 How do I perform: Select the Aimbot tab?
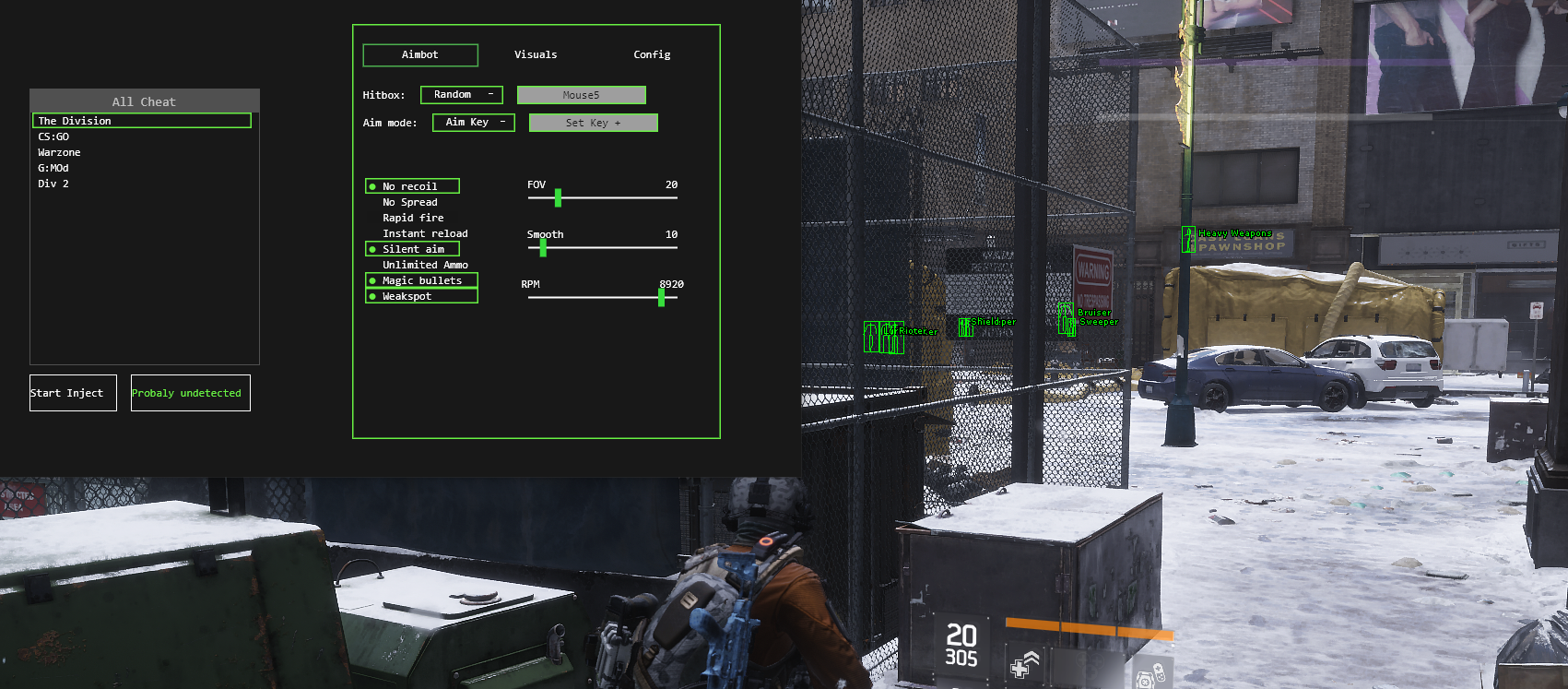[420, 55]
